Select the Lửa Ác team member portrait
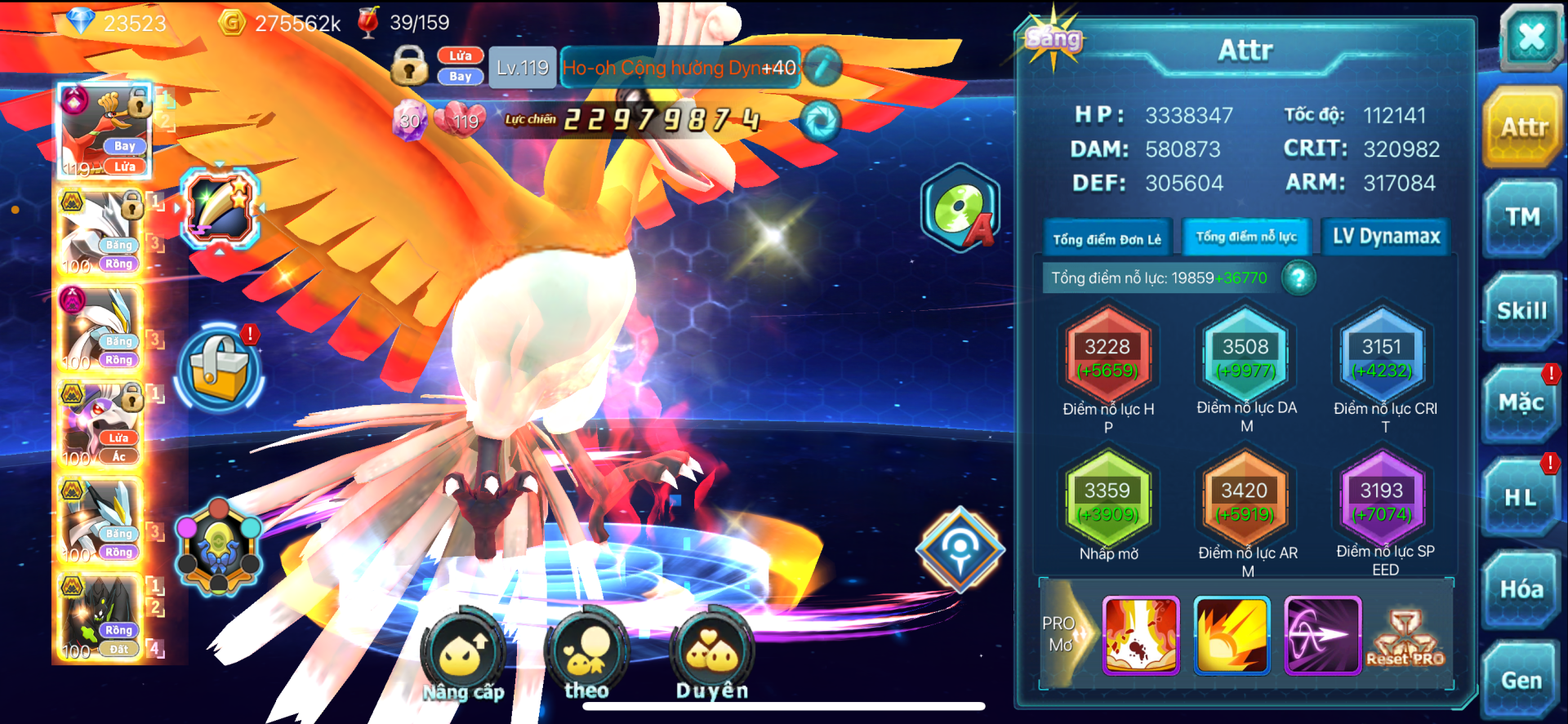 (100, 424)
